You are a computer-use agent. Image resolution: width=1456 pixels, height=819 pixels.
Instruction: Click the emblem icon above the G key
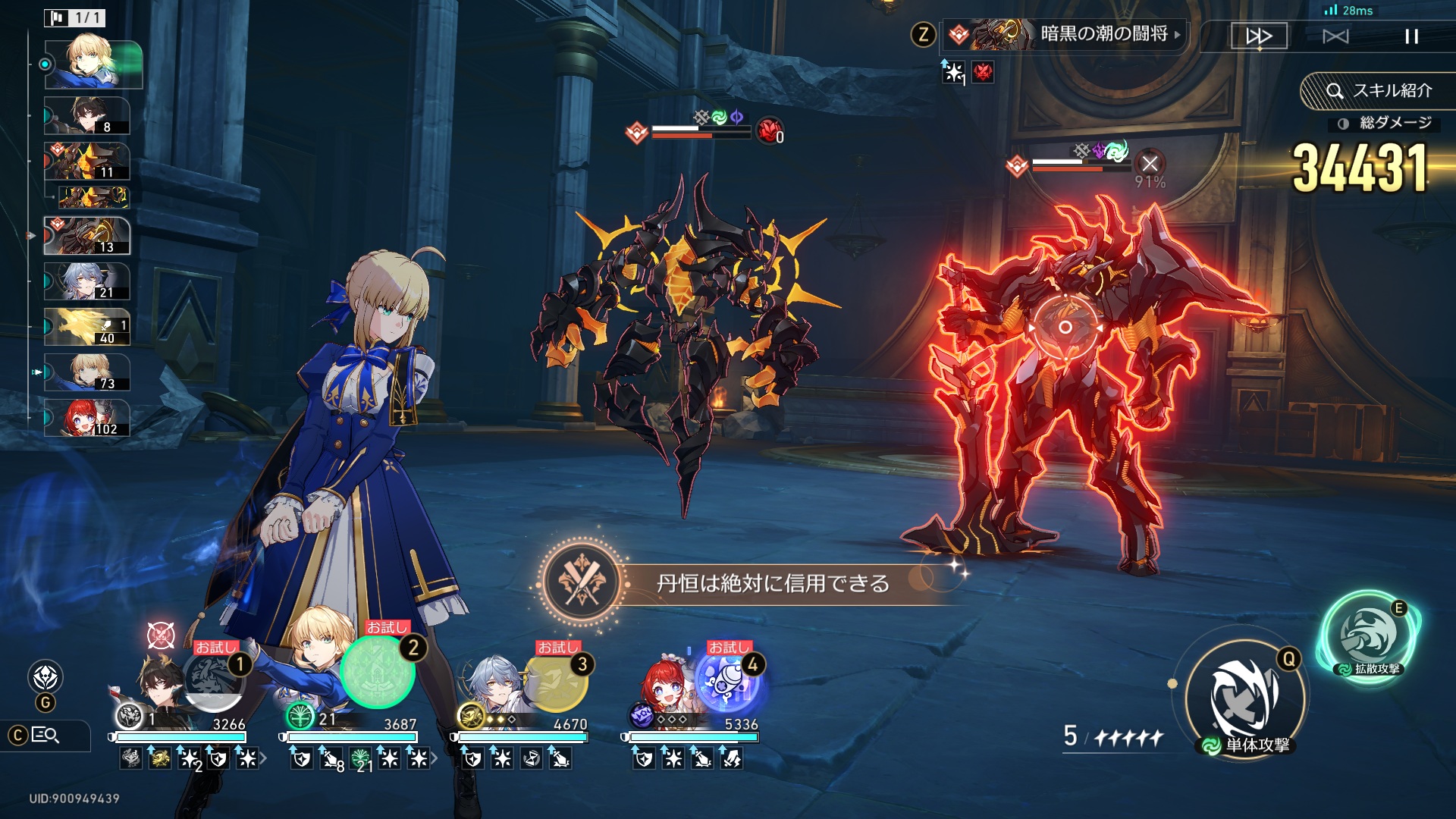coord(45,676)
